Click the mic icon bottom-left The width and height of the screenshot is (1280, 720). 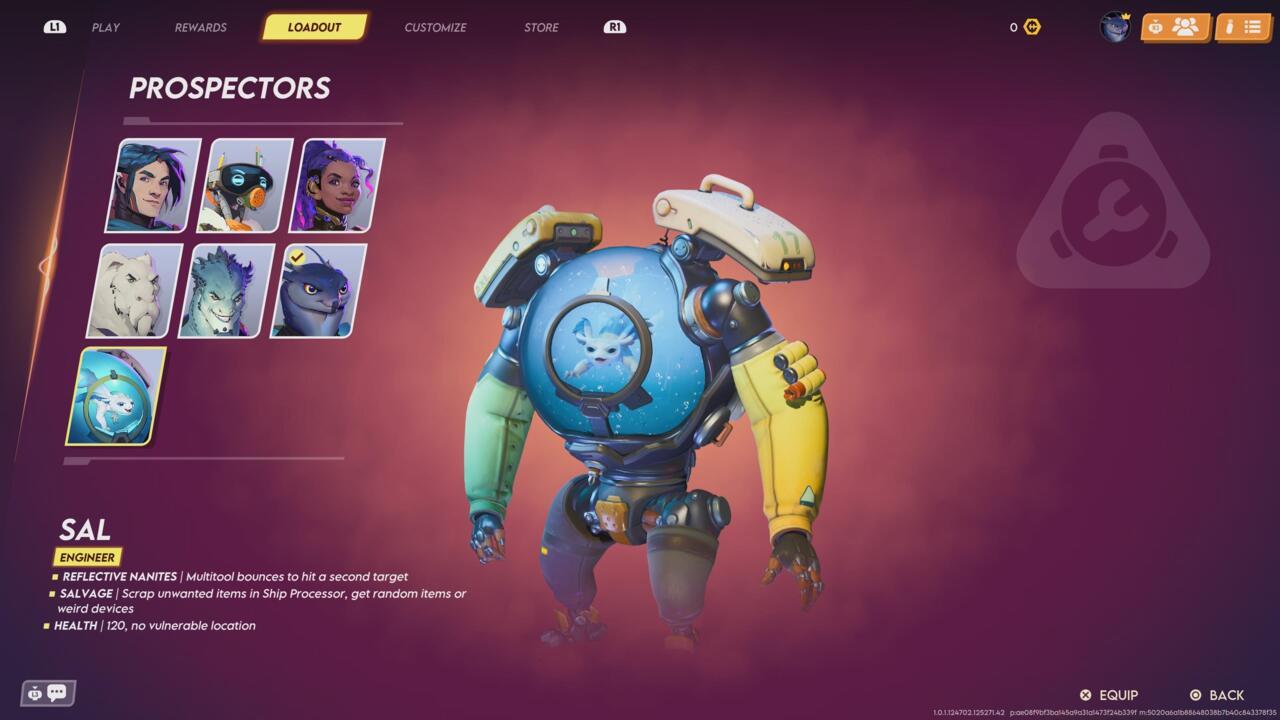tap(35, 694)
